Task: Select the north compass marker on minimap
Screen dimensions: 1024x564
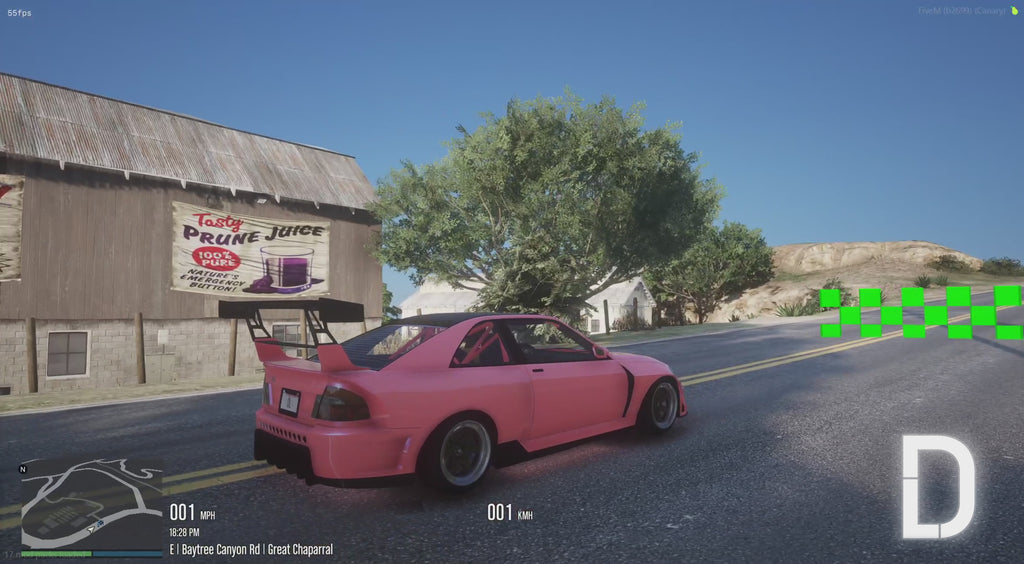Action: [23, 468]
